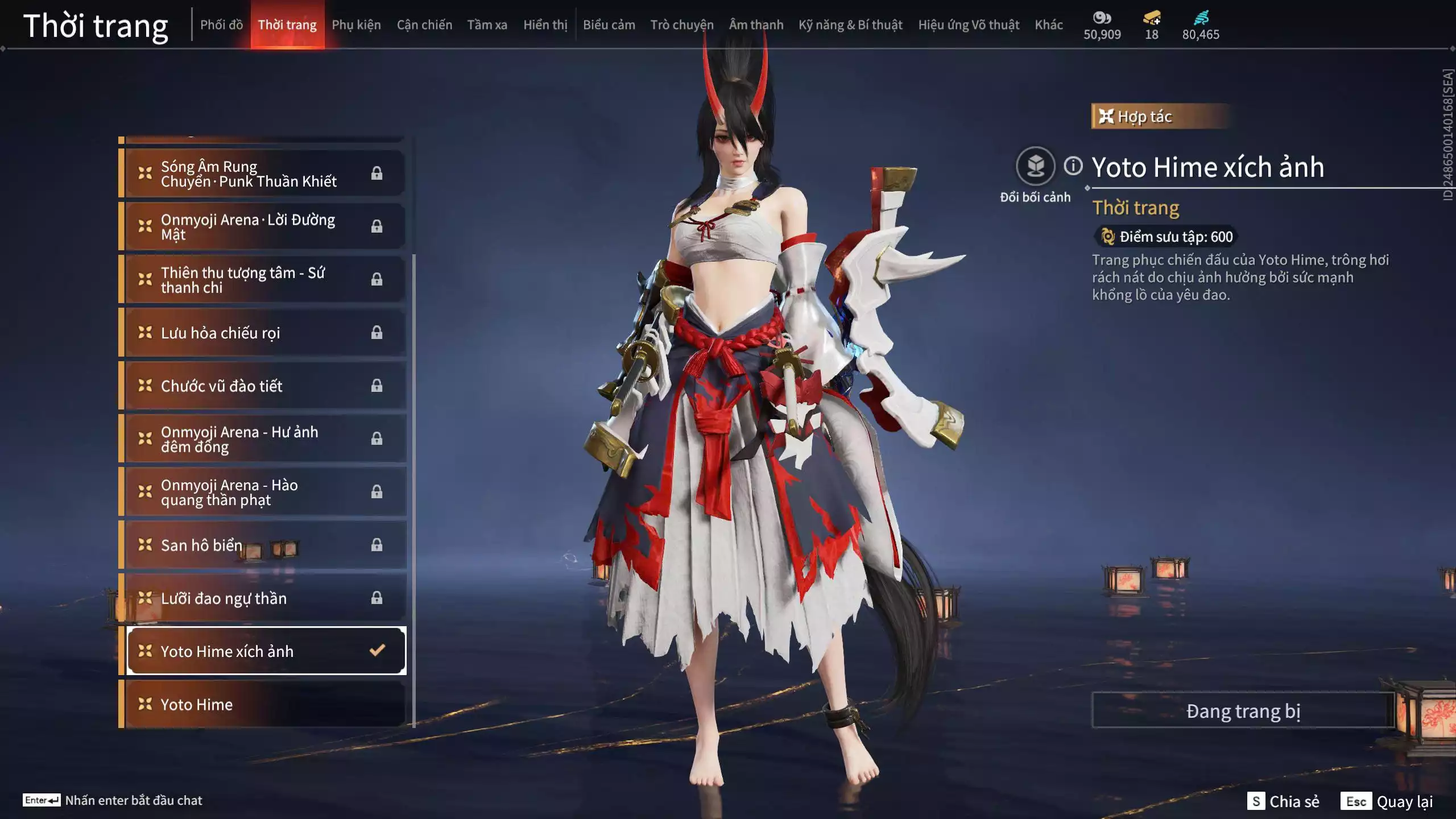The width and height of the screenshot is (1456, 819).
Task: Select the Cận chiến tab
Action: click(x=424, y=25)
